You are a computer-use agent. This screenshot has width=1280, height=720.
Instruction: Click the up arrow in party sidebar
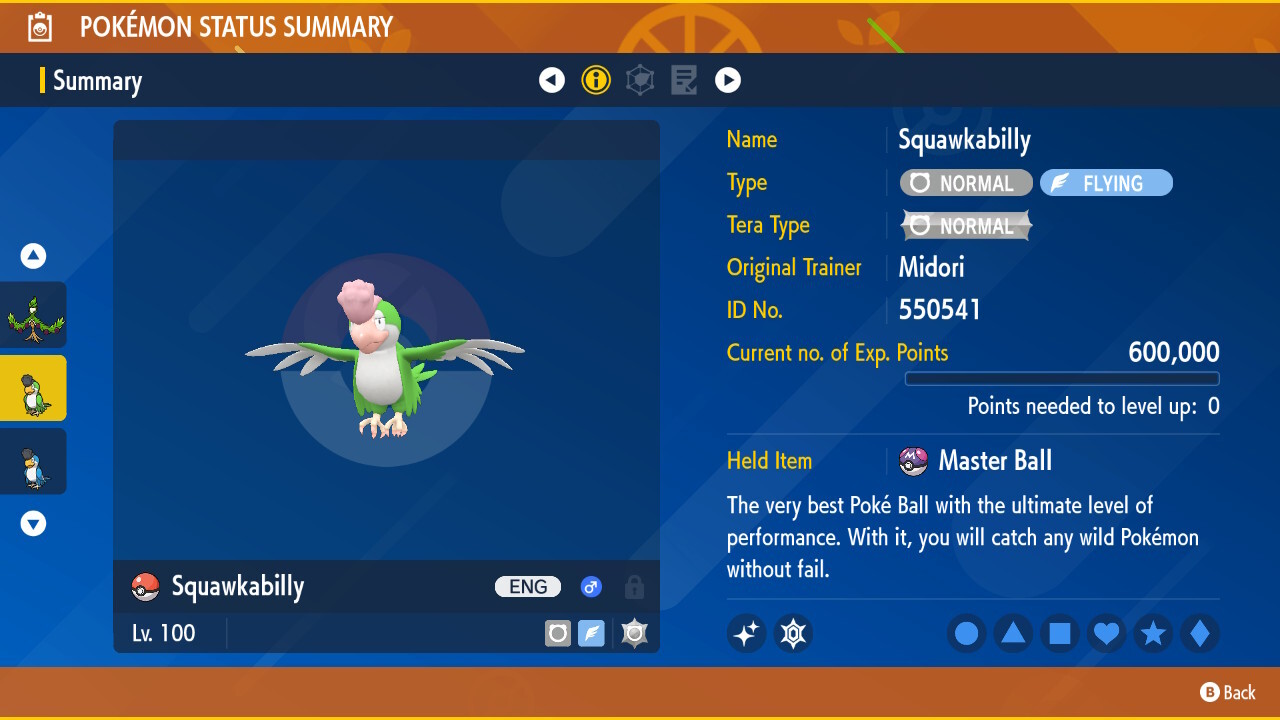pyautogui.click(x=33, y=256)
